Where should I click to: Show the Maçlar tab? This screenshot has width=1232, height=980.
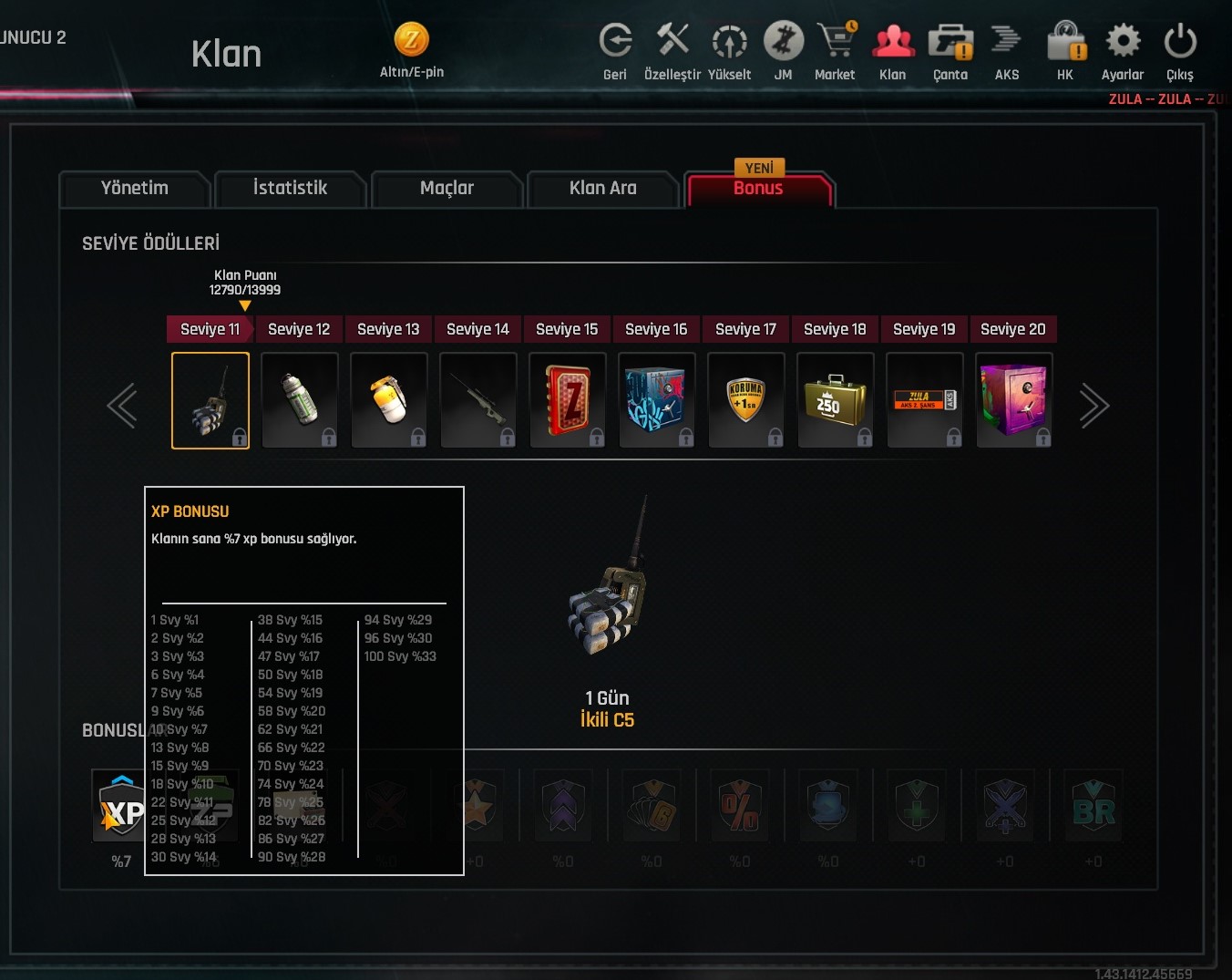(x=447, y=189)
